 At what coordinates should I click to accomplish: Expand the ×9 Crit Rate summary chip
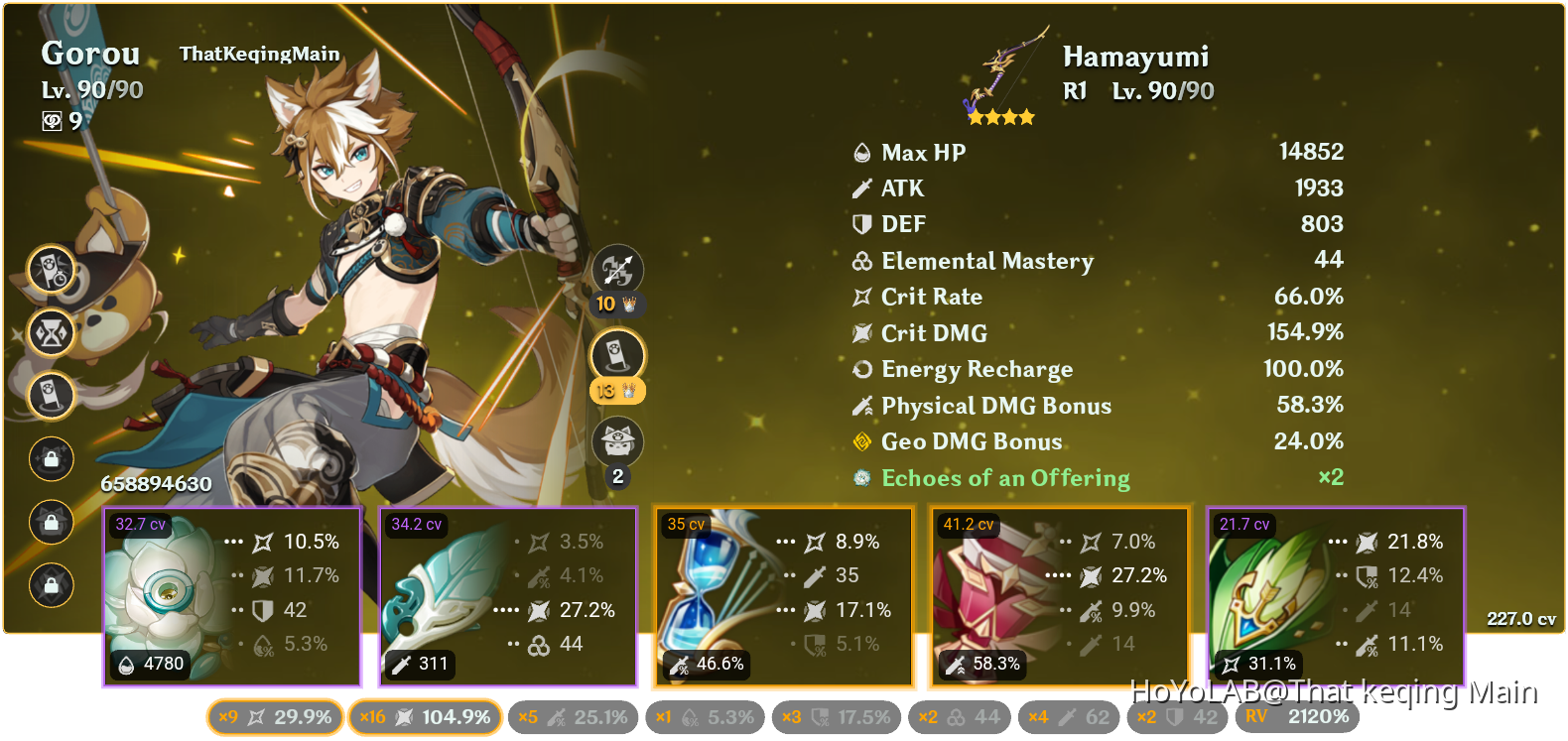pyautogui.click(x=275, y=716)
